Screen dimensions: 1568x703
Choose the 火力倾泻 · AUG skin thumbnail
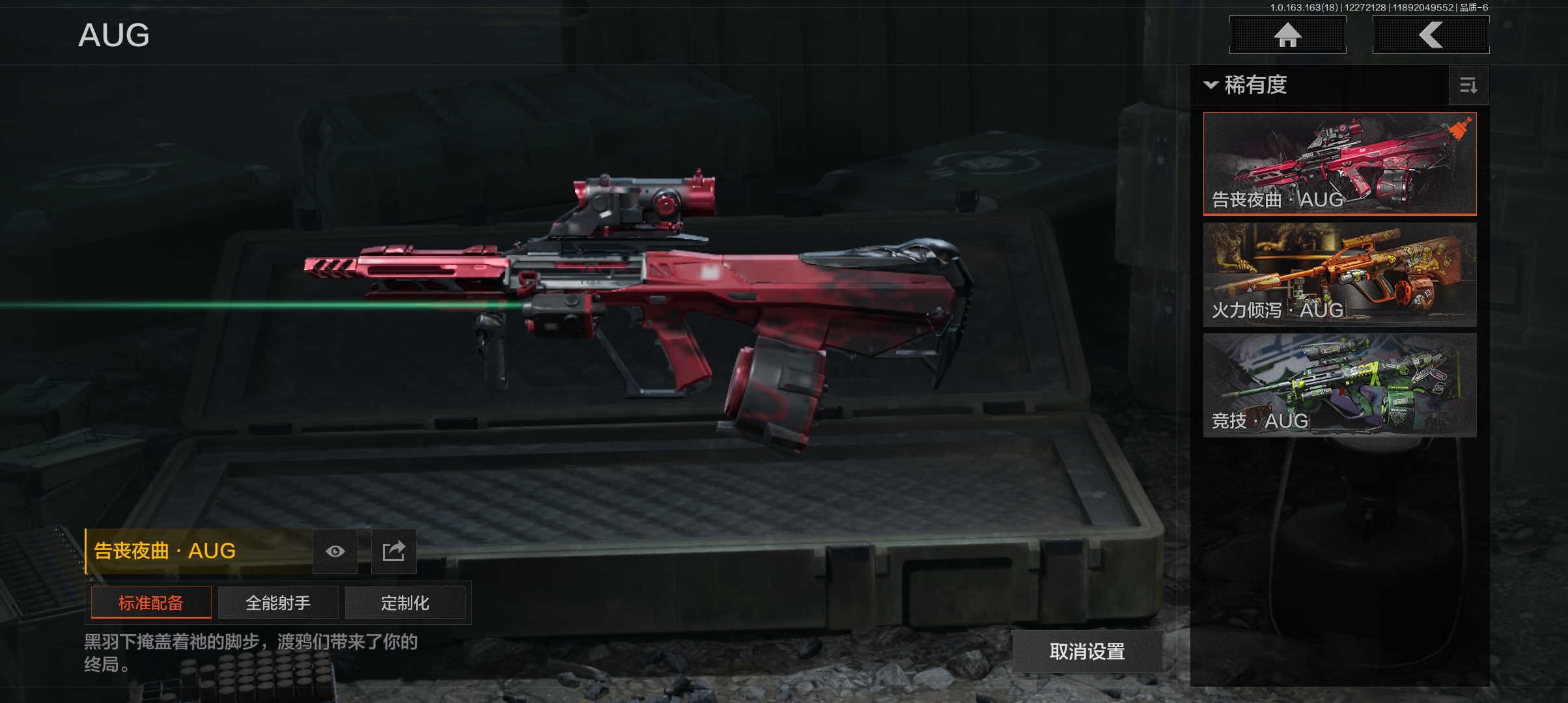[1339, 274]
